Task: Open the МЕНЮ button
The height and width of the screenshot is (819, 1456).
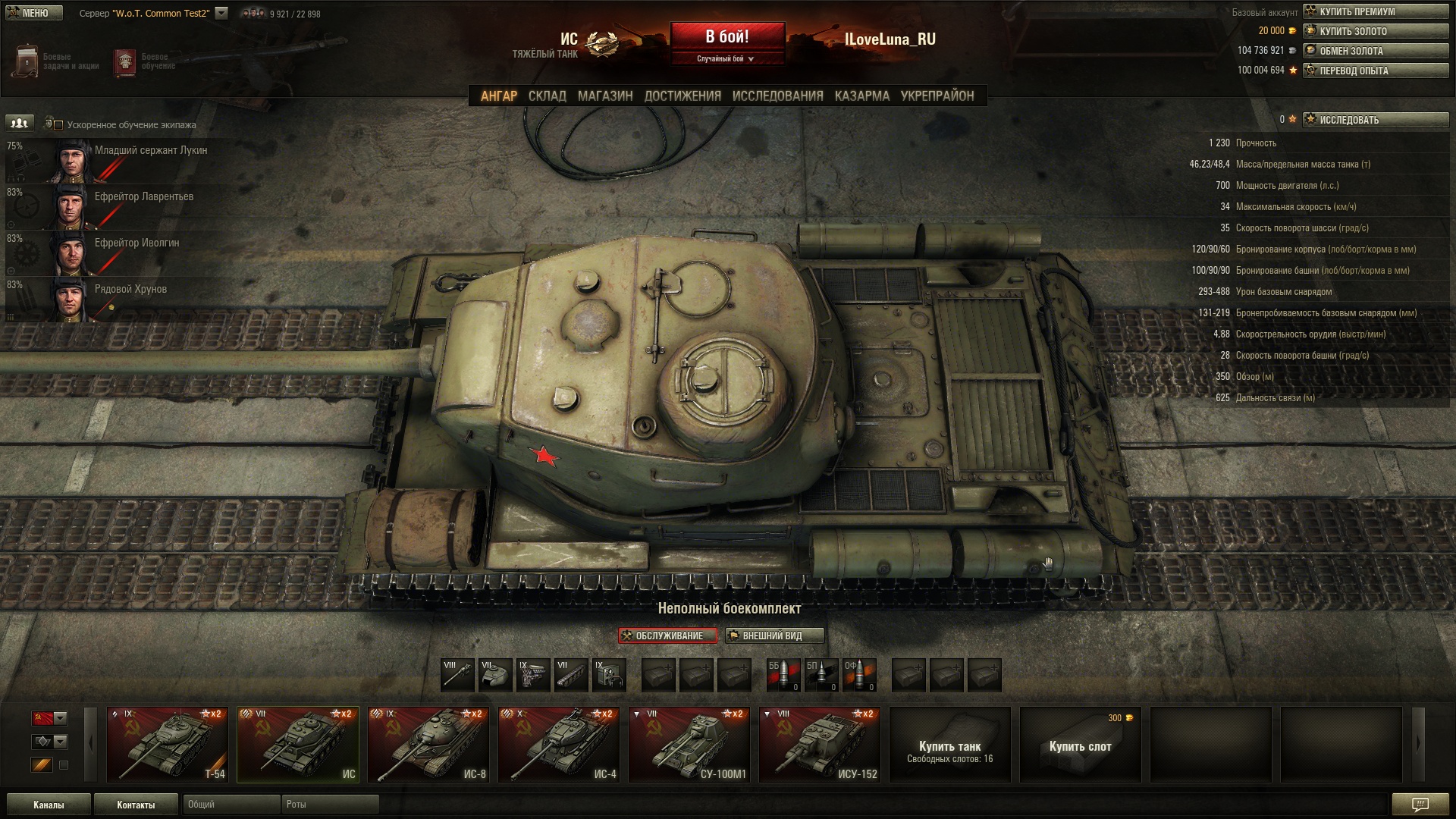Action: (x=34, y=13)
